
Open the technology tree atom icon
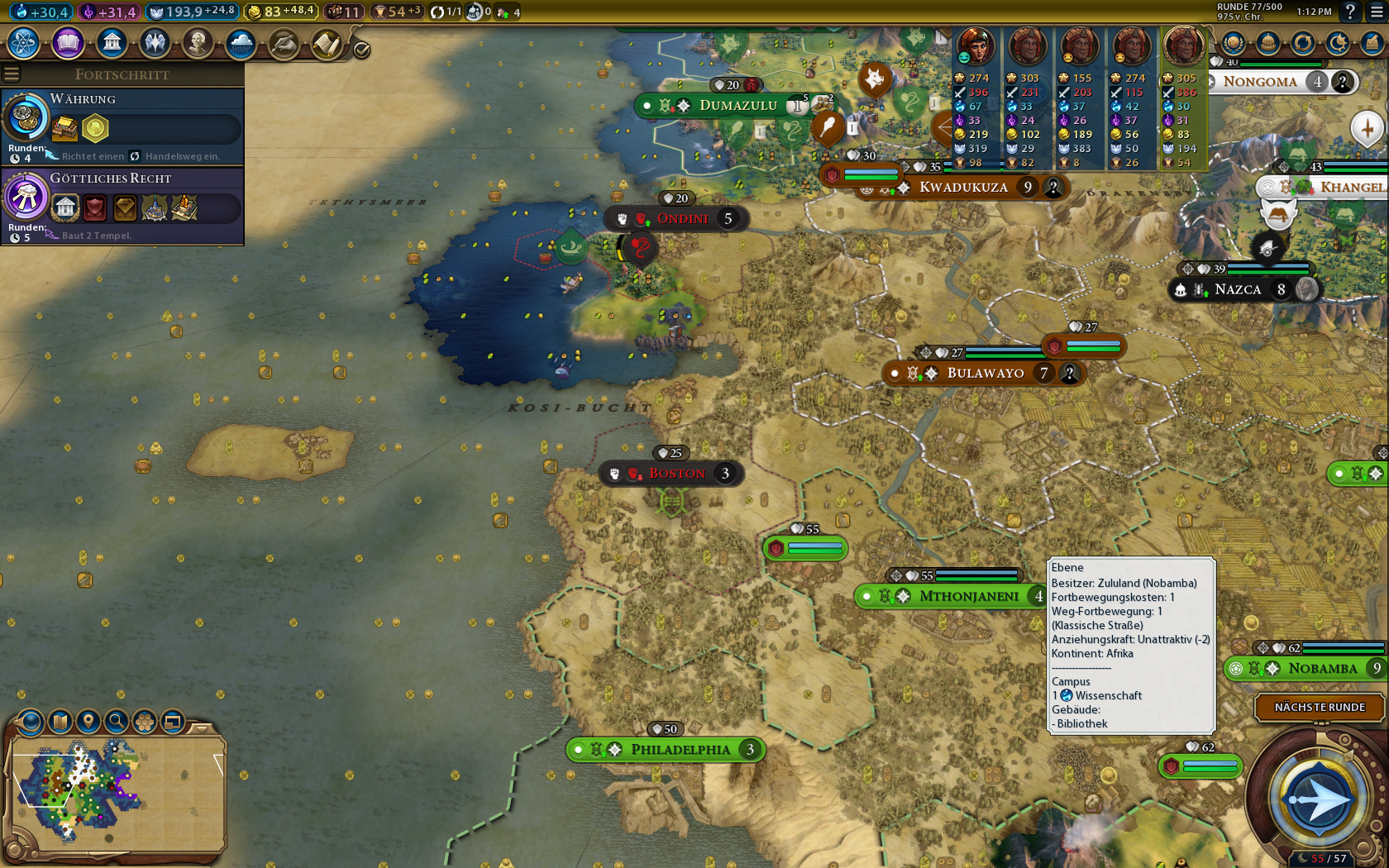click(x=24, y=42)
